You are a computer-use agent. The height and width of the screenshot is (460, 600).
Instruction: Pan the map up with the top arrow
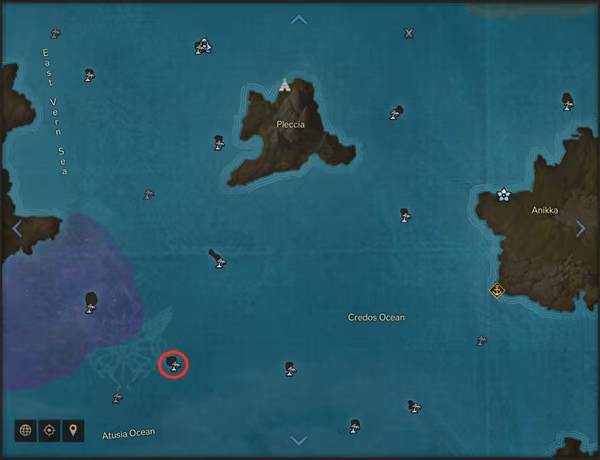(298, 19)
